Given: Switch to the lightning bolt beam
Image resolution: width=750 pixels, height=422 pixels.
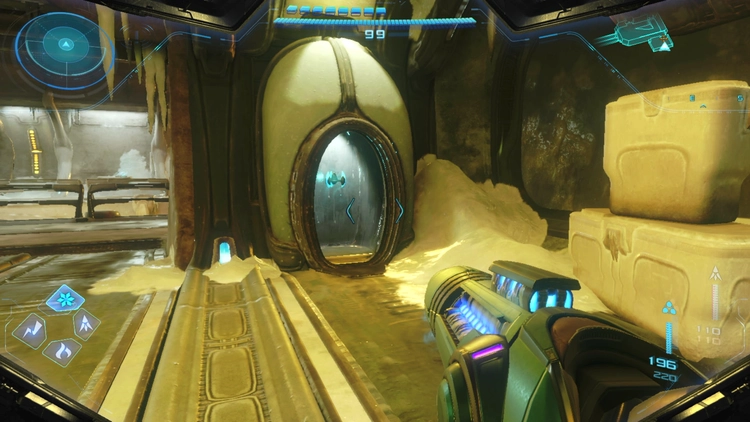Looking at the screenshot, I should point(29,330).
